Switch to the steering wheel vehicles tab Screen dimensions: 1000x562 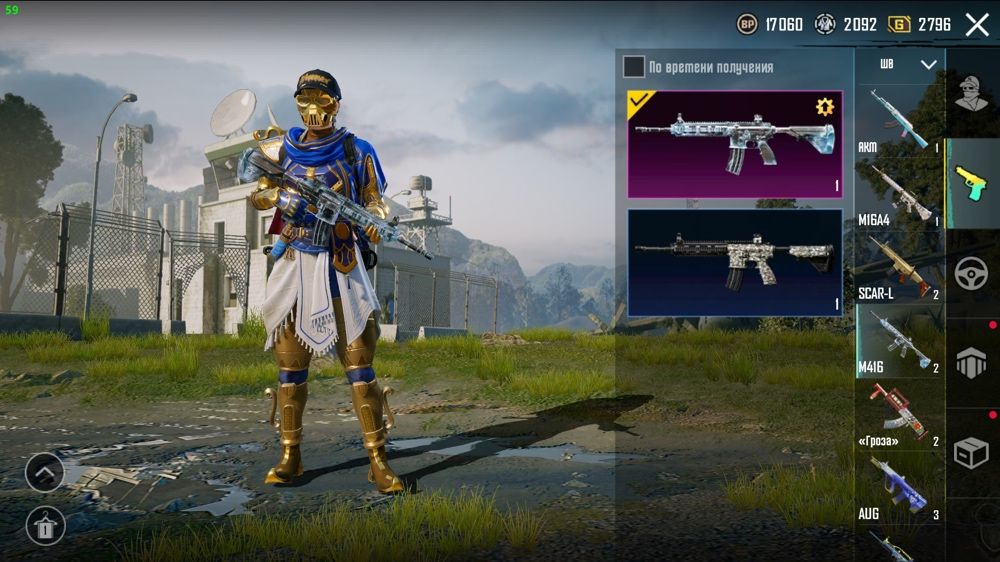point(971,274)
